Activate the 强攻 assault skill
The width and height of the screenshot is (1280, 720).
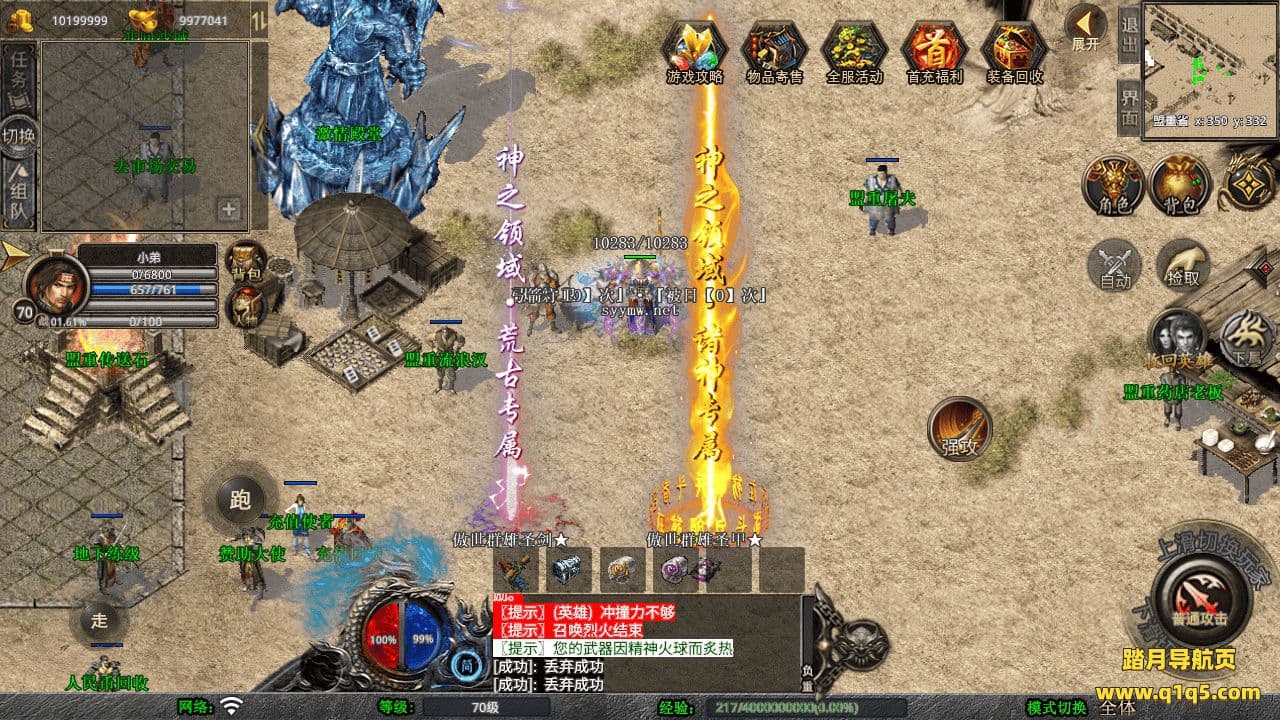(x=960, y=430)
